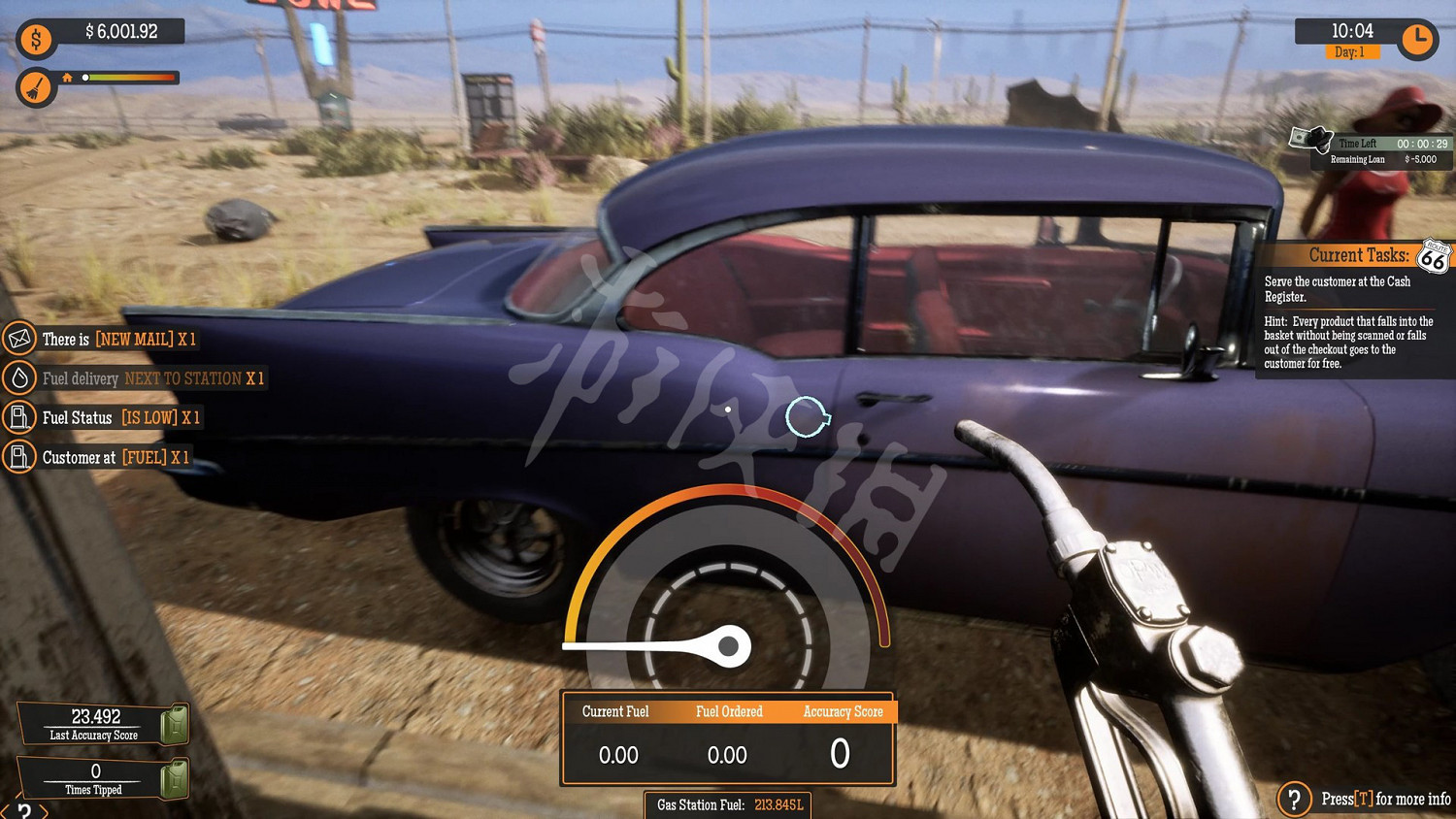Screen dimensions: 1456x819
Task: Click the question mark help icon
Action: 1294,799
